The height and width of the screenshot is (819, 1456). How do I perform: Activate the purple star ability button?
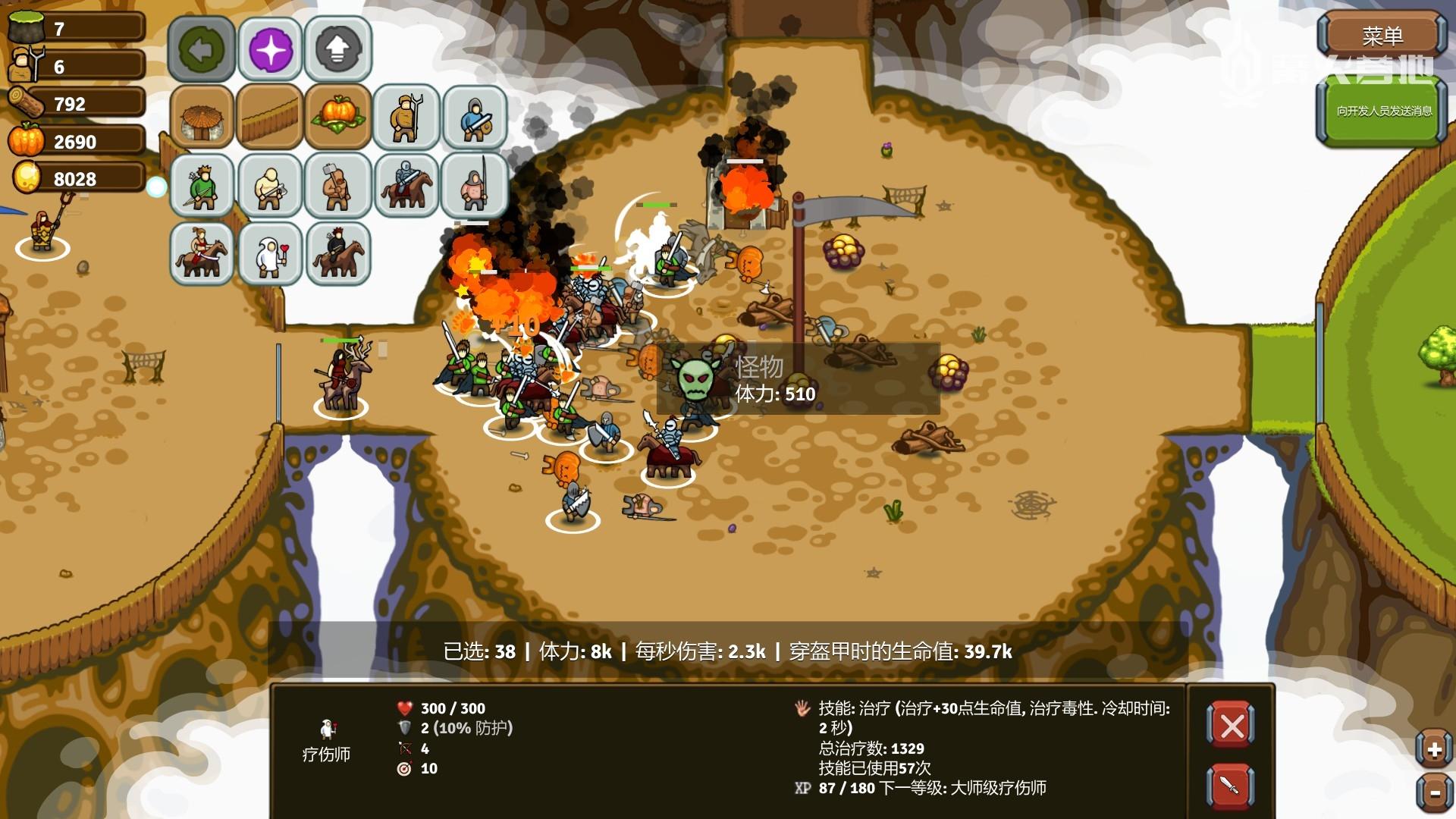(271, 49)
